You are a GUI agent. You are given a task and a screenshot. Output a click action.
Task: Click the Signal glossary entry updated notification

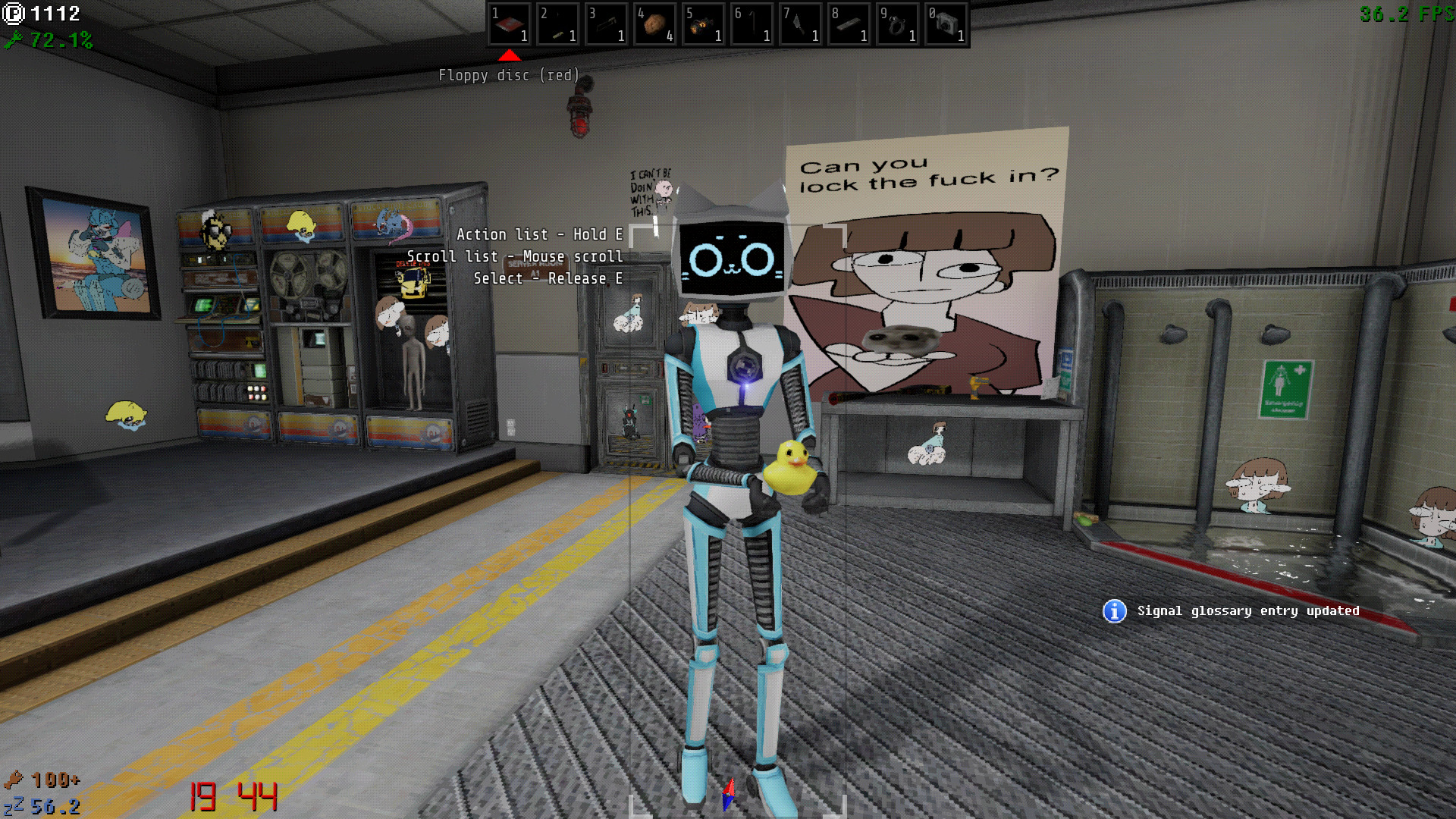coord(1232,611)
